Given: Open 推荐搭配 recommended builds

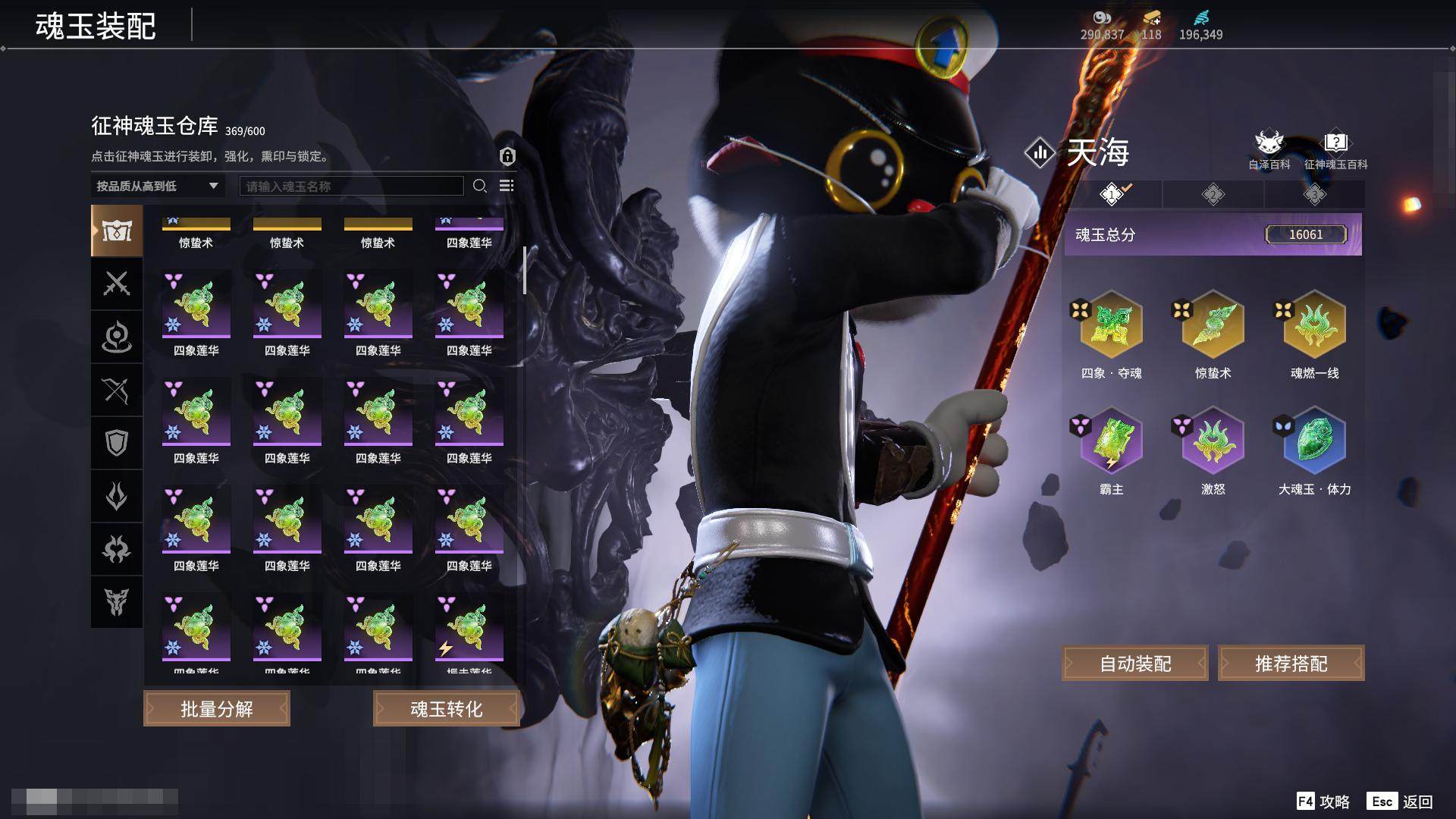Looking at the screenshot, I should (1291, 664).
